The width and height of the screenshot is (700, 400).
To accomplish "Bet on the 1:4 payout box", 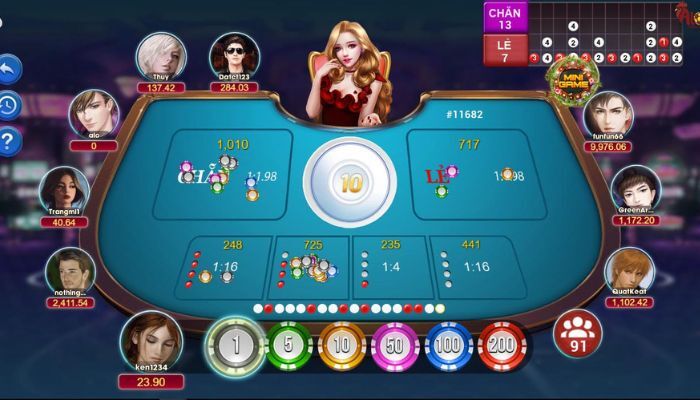I will [x=390, y=266].
